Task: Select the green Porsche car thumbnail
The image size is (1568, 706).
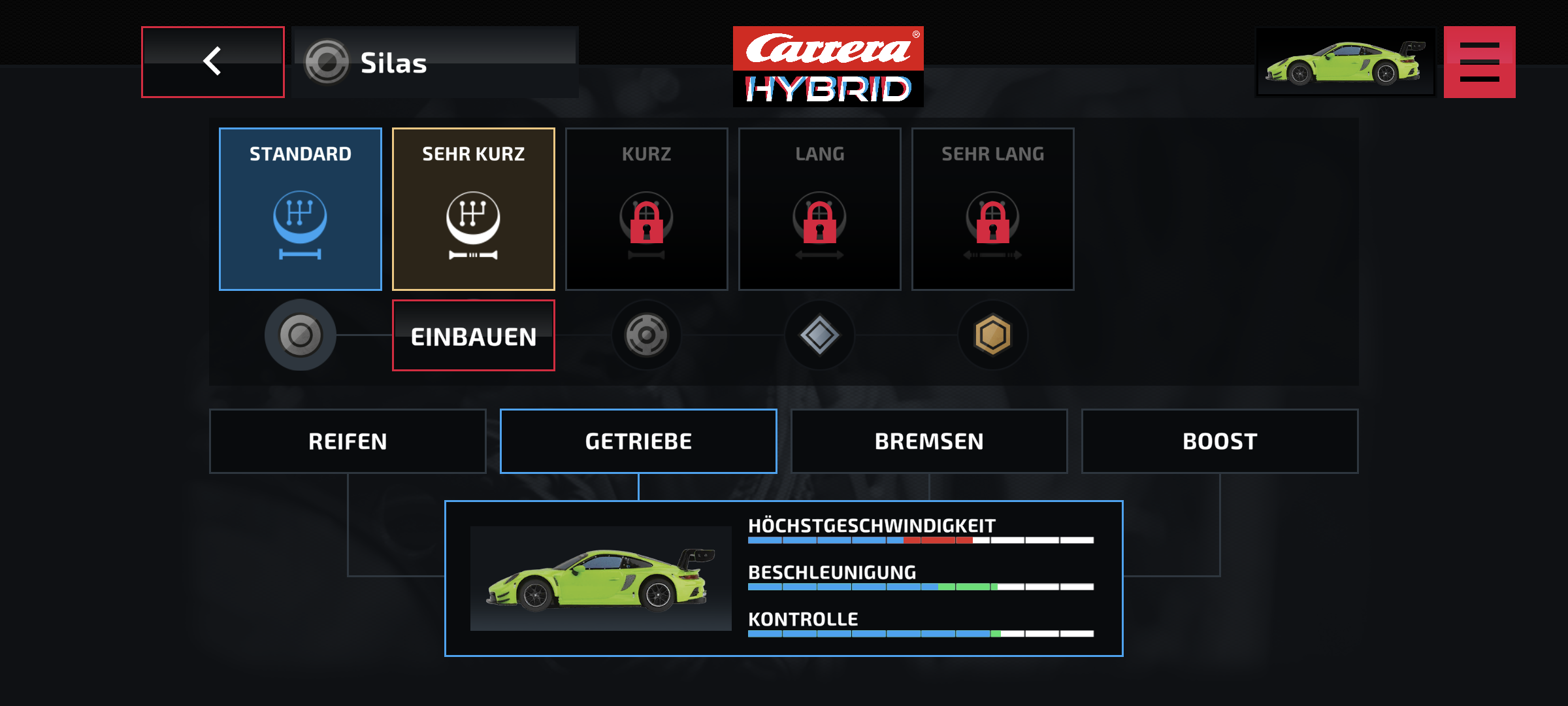Action: (x=1345, y=62)
